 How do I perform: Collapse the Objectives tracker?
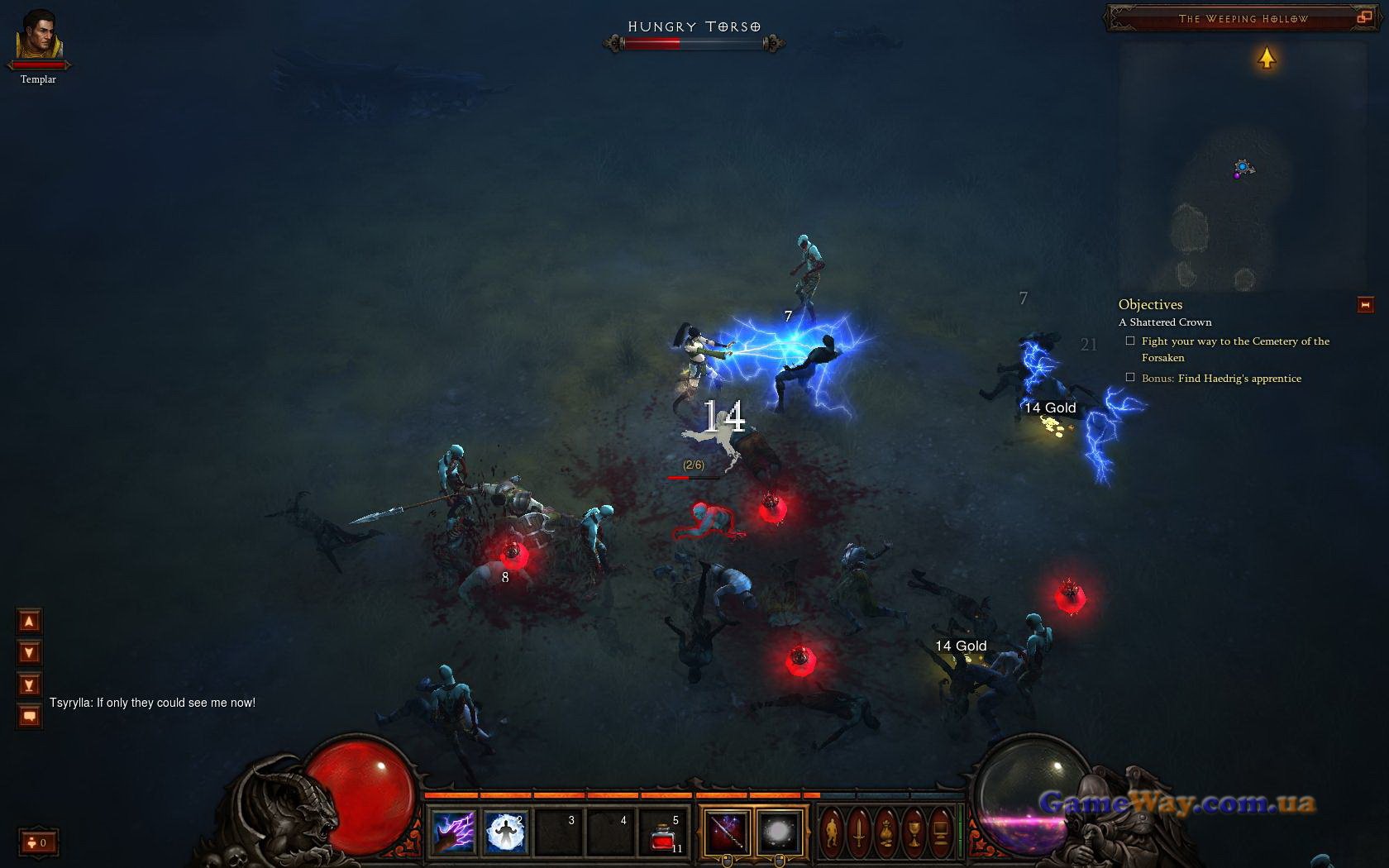1365,305
